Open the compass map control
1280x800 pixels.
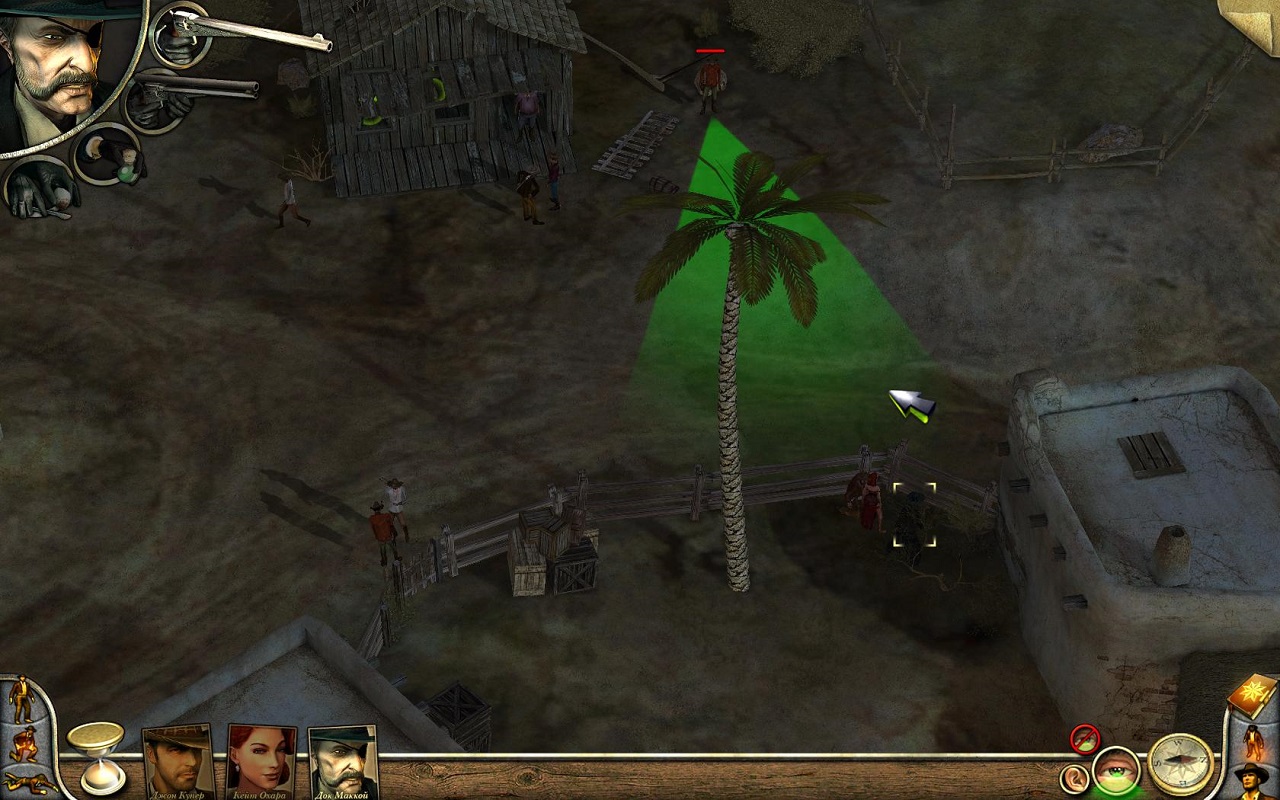tap(1180, 764)
